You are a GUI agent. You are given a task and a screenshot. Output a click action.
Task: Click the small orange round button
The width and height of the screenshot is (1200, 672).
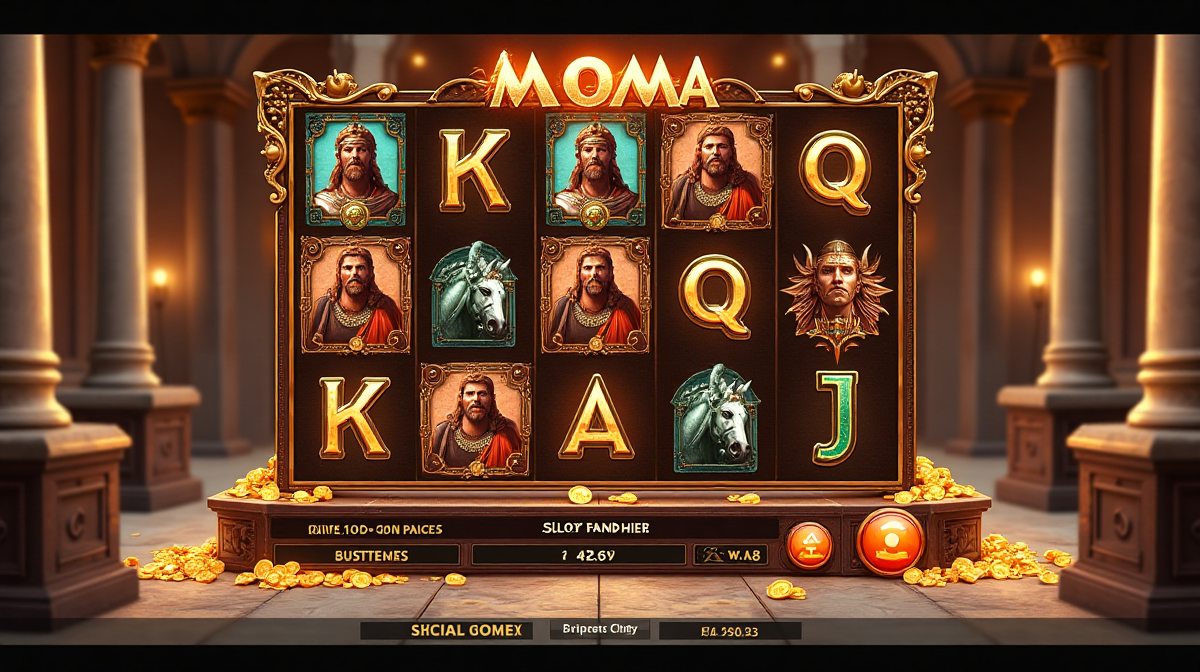tap(809, 545)
